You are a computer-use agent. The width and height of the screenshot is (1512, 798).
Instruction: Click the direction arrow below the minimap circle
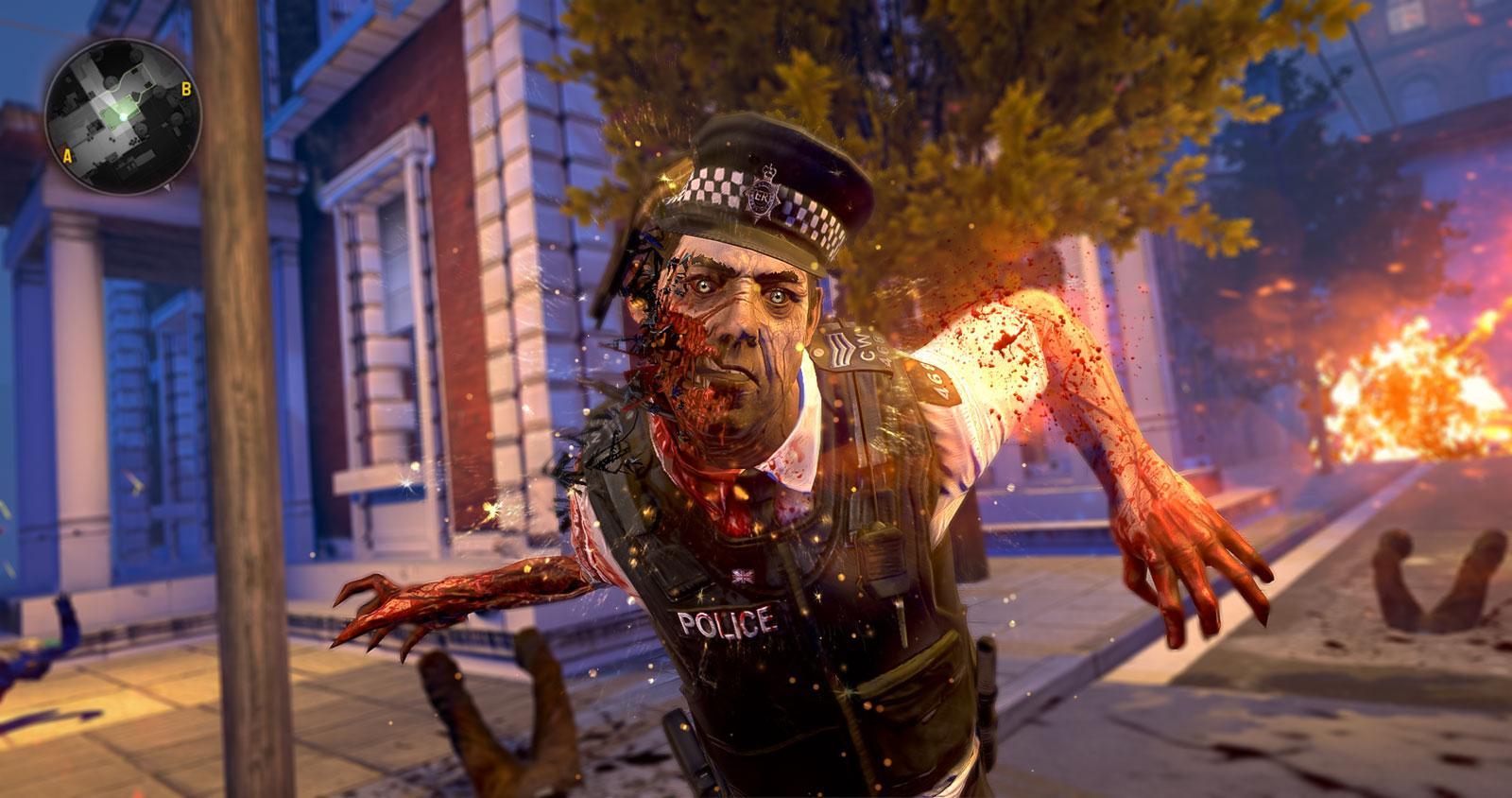click(x=167, y=187)
